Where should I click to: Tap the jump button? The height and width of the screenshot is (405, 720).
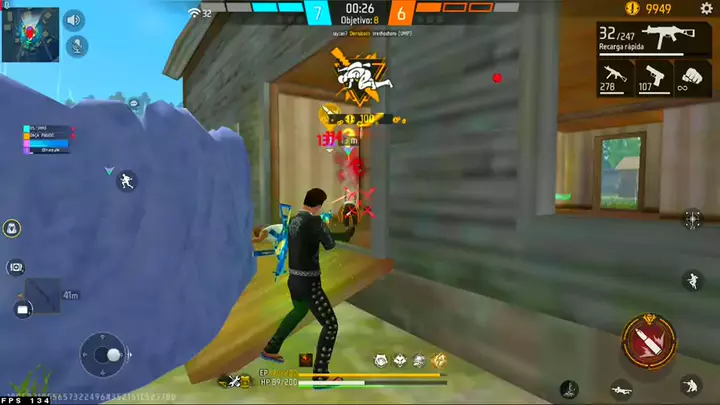pyautogui.click(x=692, y=281)
